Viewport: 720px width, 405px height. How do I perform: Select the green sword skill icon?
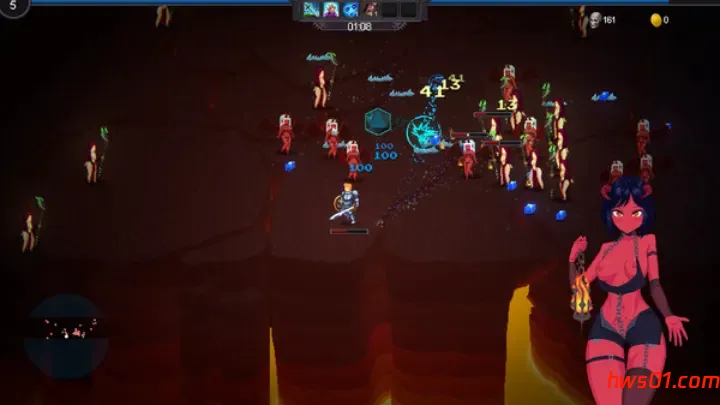click(311, 10)
